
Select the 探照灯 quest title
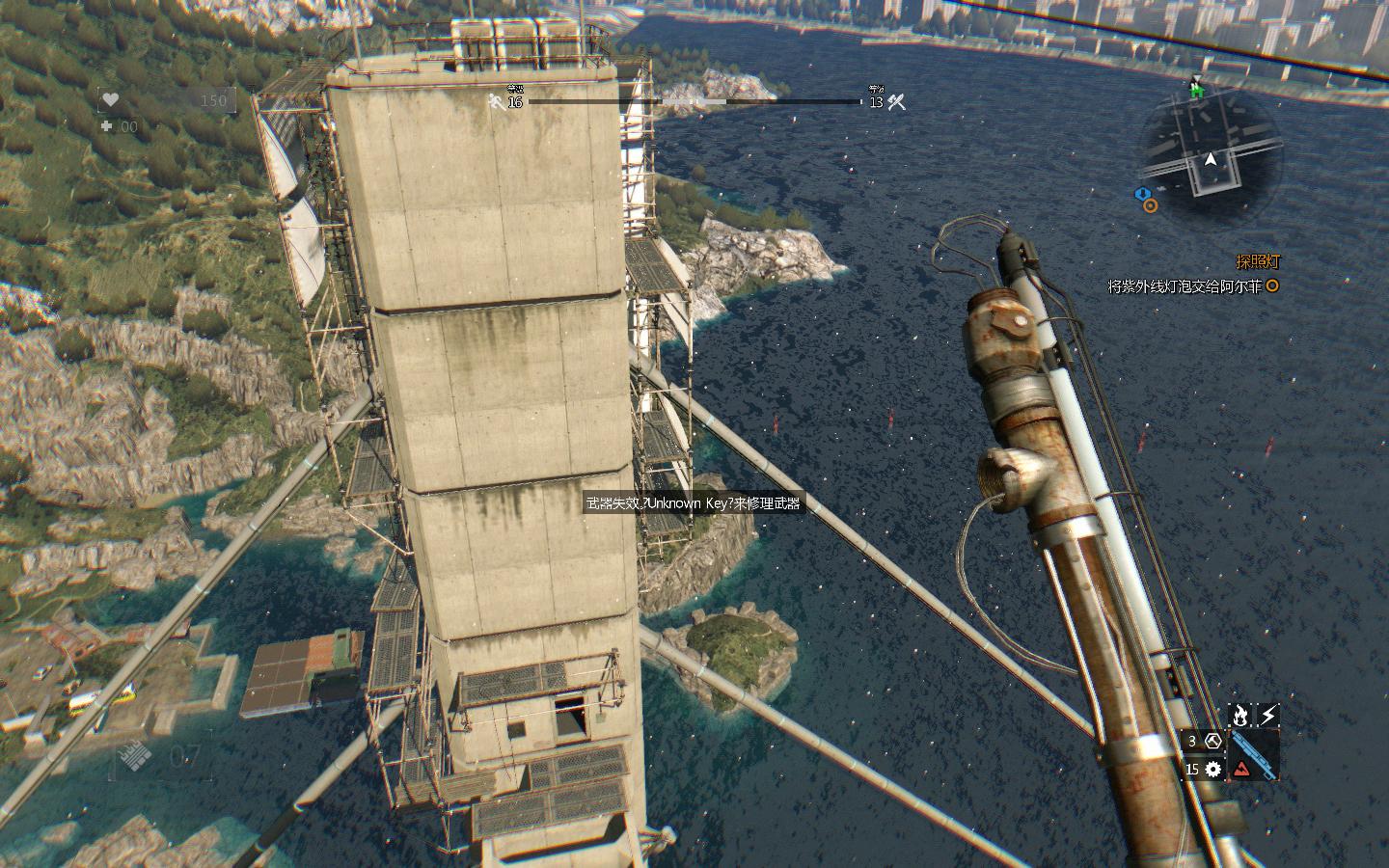pos(1259,261)
